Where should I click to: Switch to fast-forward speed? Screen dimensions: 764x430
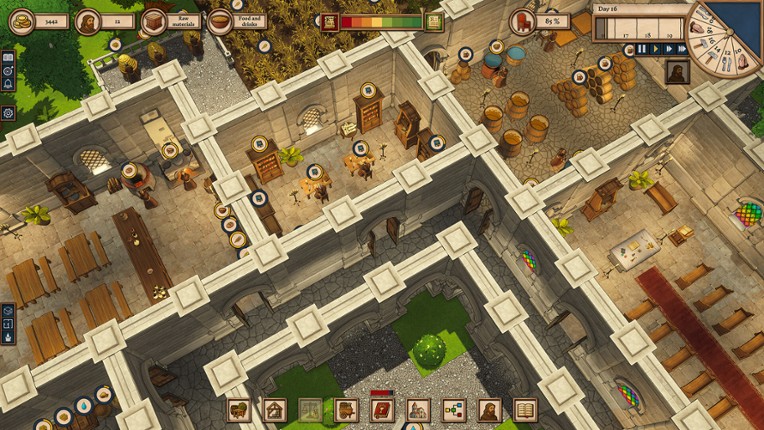click(x=668, y=48)
